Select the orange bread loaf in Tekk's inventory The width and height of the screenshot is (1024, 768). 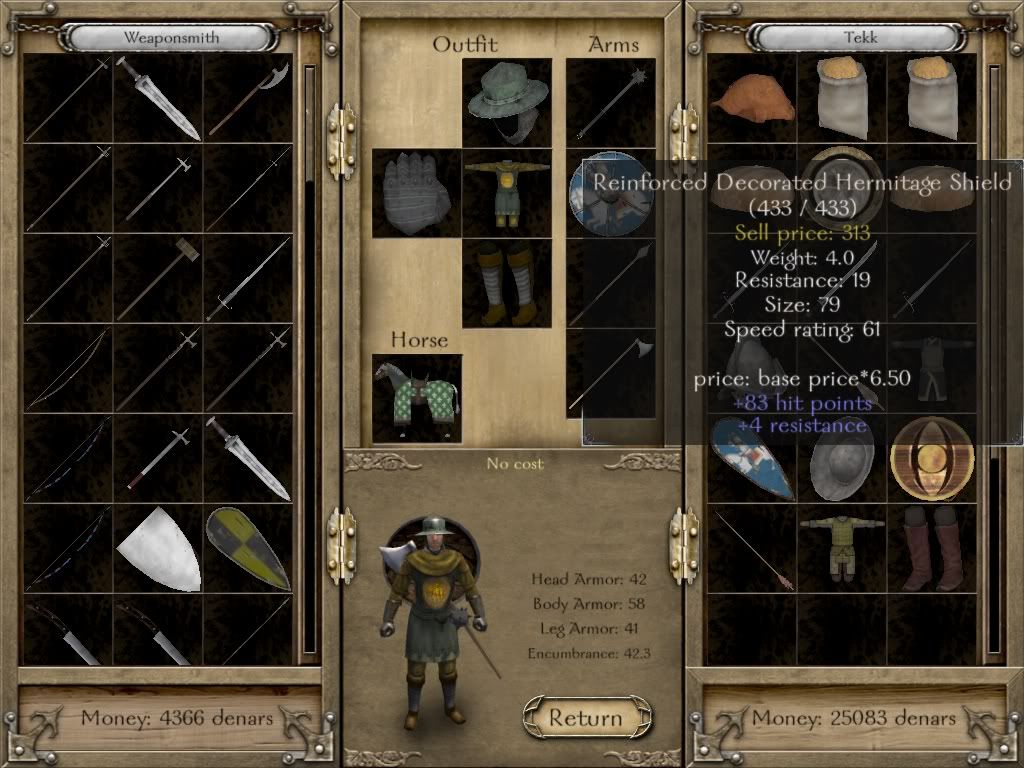(x=751, y=98)
